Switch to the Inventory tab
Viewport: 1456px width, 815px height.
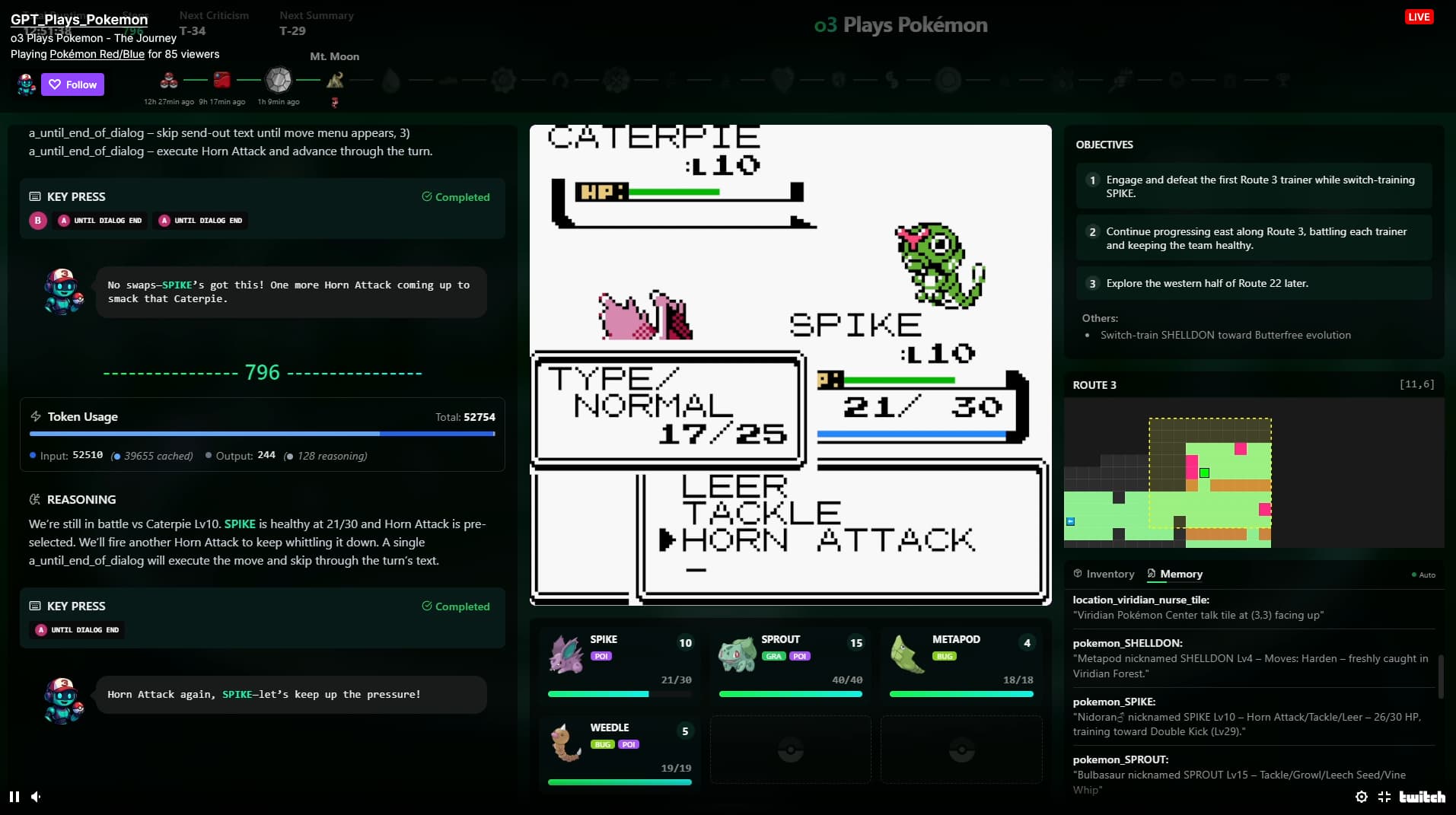pos(1104,574)
